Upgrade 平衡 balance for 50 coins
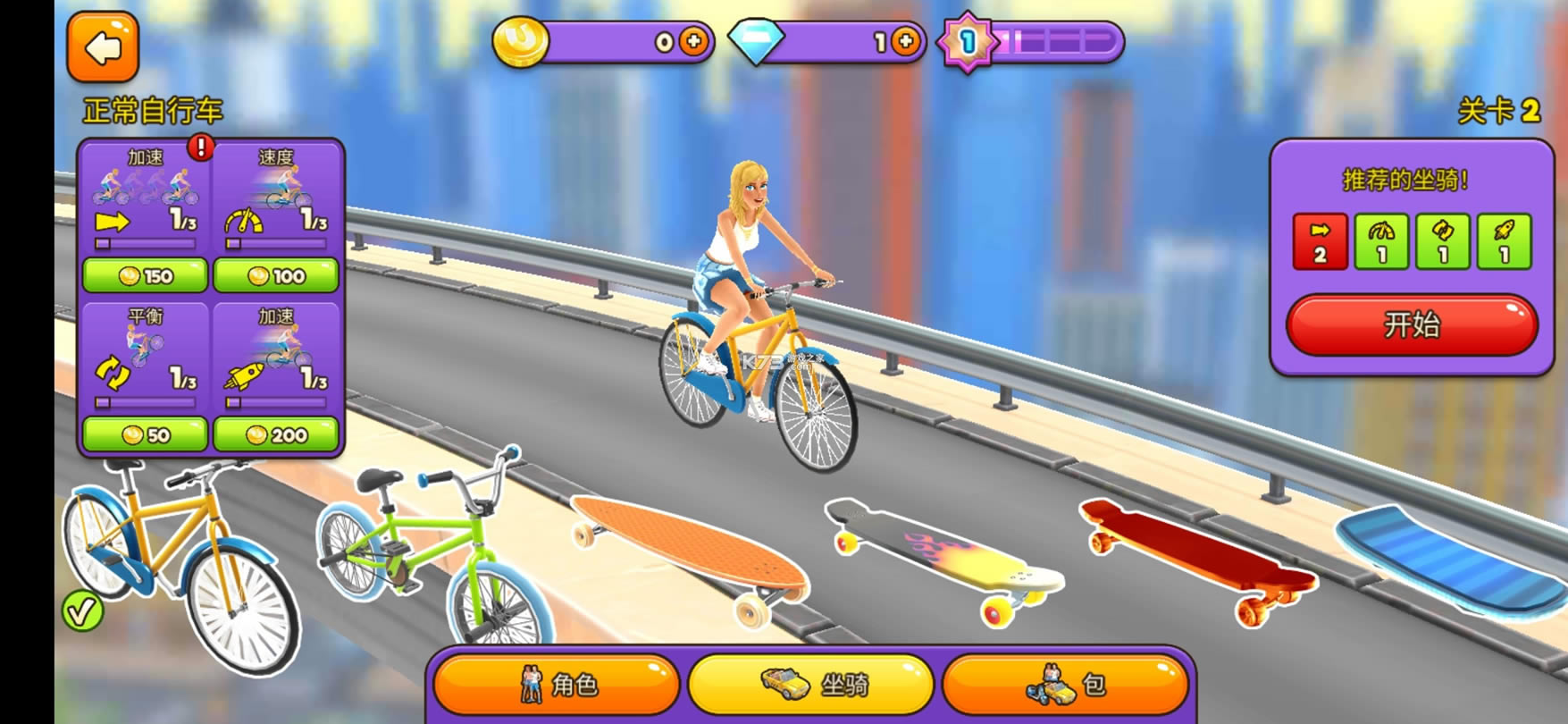 pyautogui.click(x=145, y=434)
